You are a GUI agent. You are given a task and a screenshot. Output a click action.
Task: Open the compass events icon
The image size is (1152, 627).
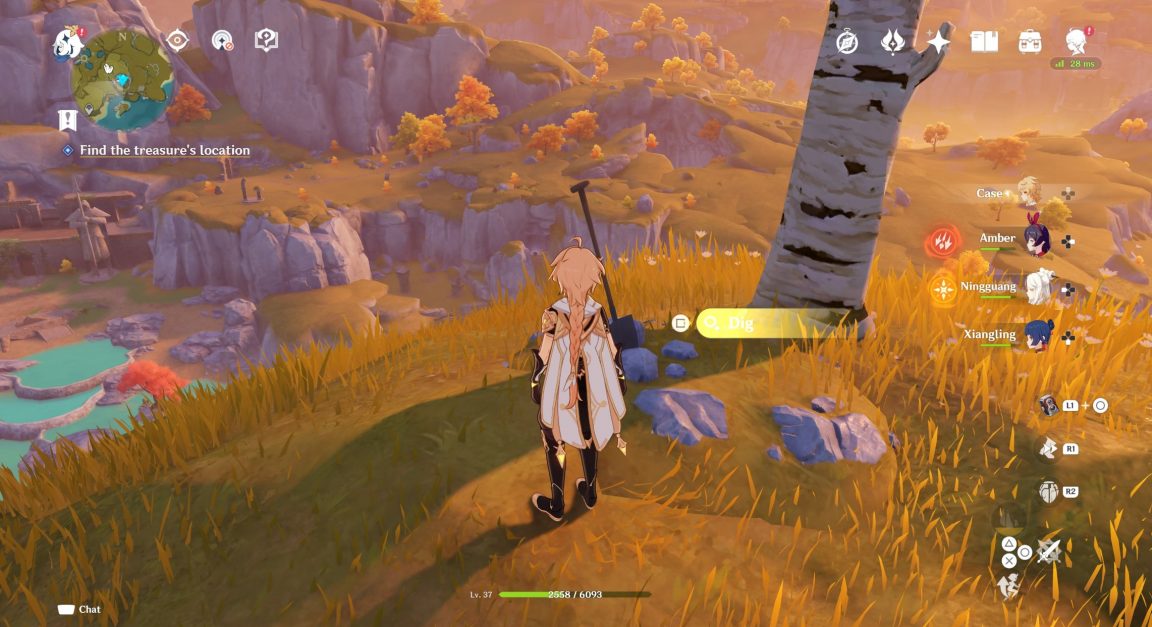848,41
